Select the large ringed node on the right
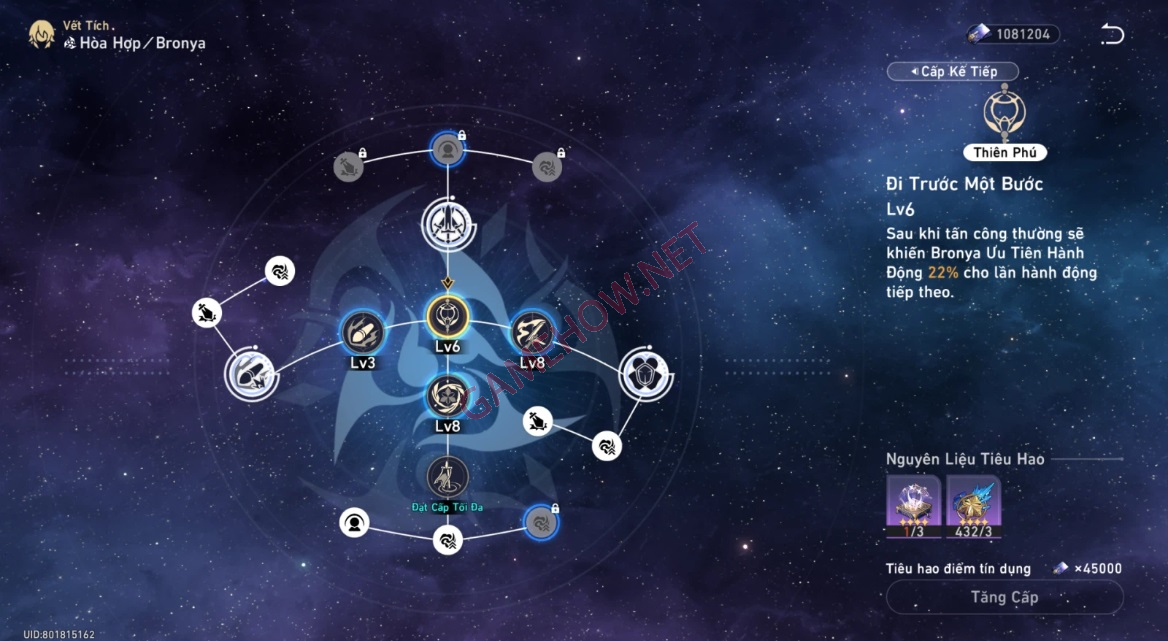 pos(643,373)
